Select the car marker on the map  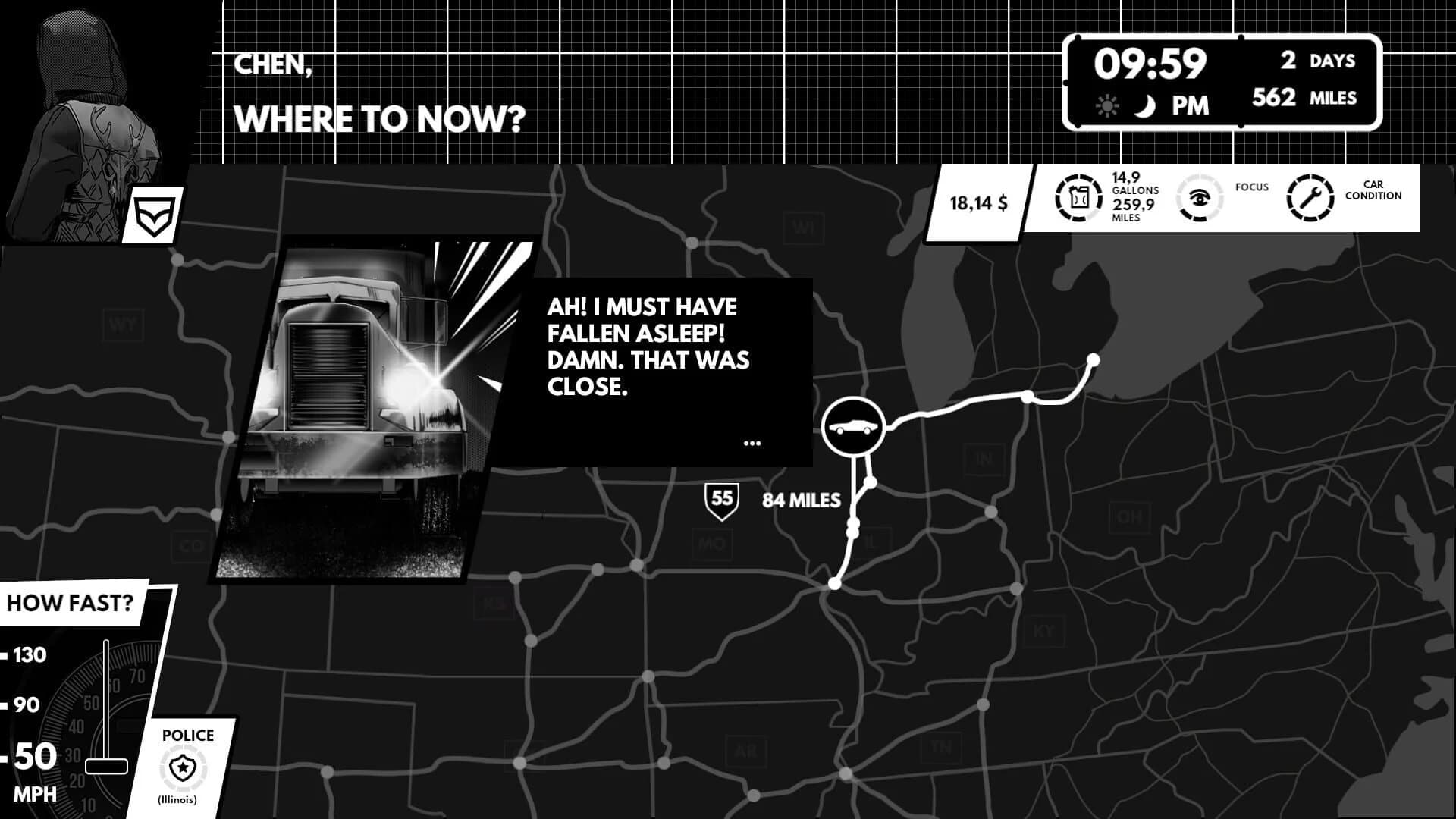854,425
